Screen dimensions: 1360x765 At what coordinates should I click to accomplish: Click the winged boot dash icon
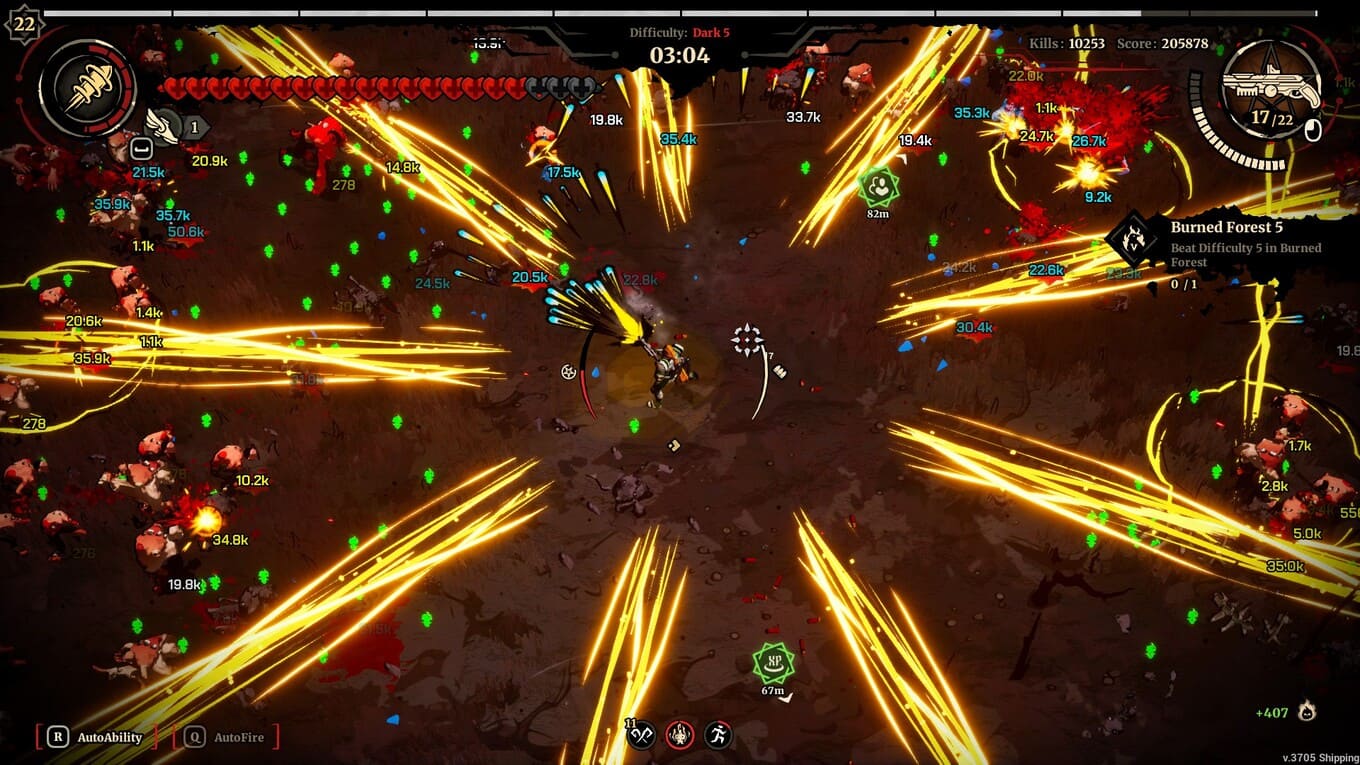pyautogui.click(x=161, y=125)
